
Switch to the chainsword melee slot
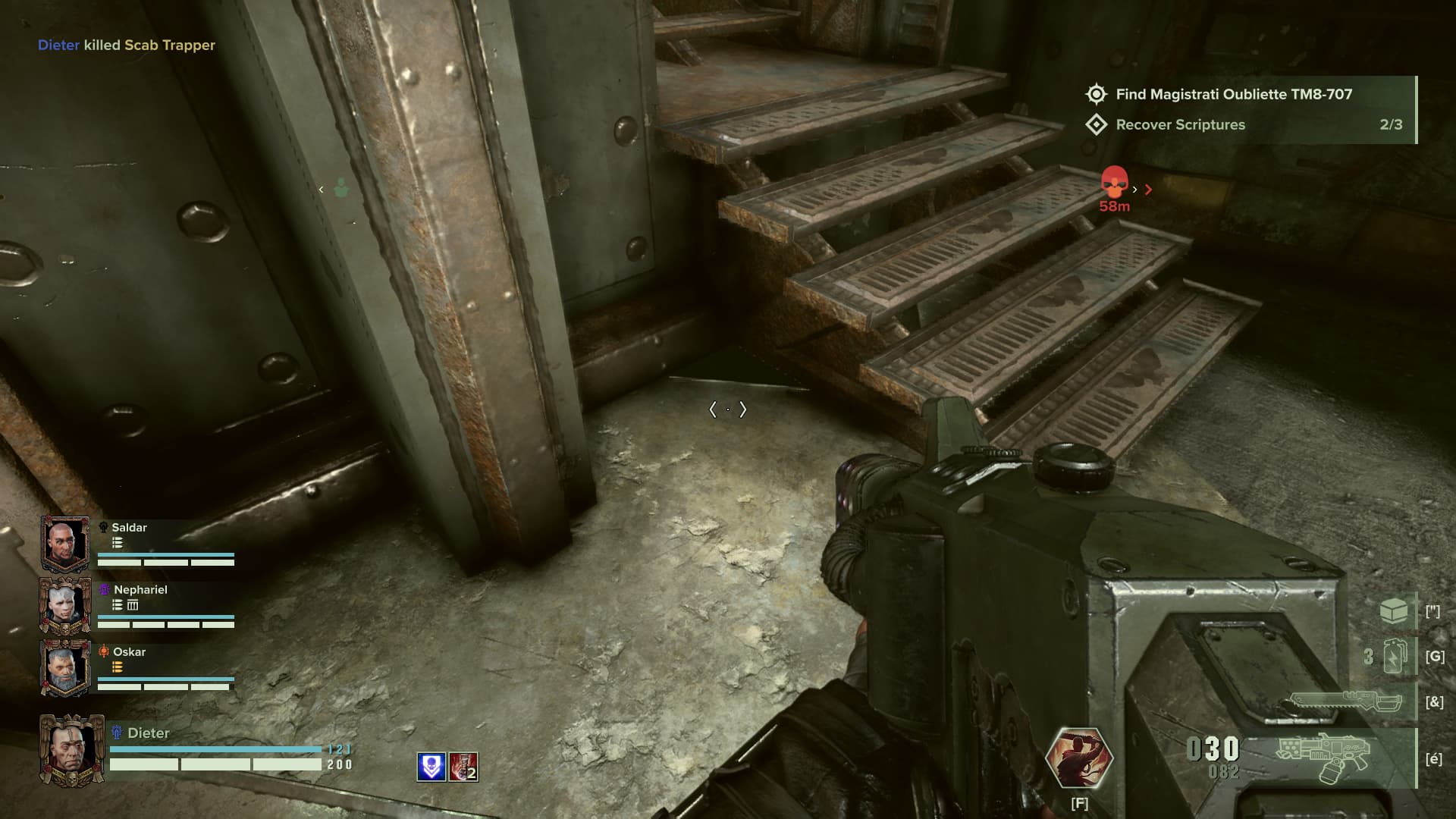pos(1345,701)
